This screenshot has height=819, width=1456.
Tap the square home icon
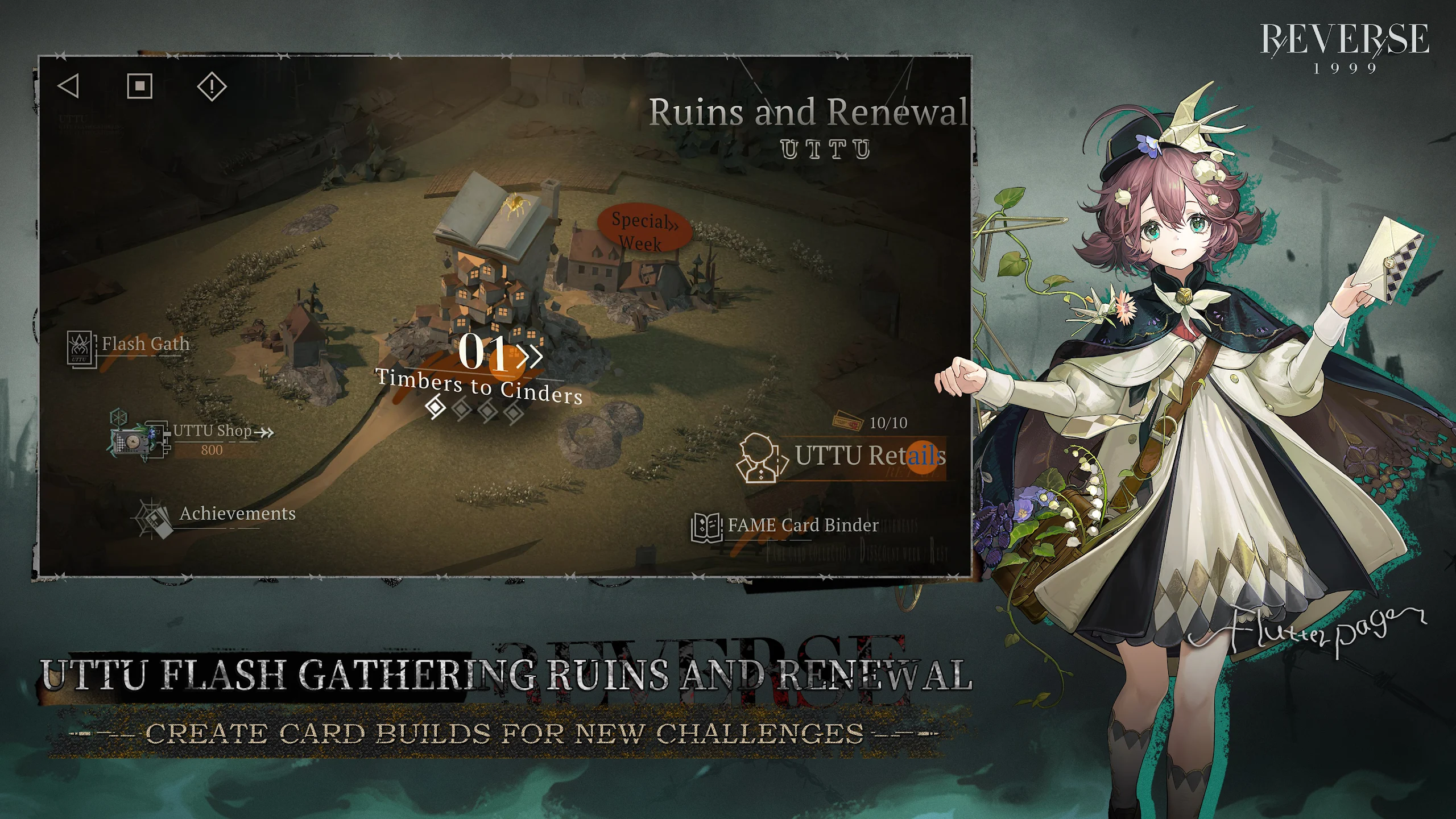[139, 86]
